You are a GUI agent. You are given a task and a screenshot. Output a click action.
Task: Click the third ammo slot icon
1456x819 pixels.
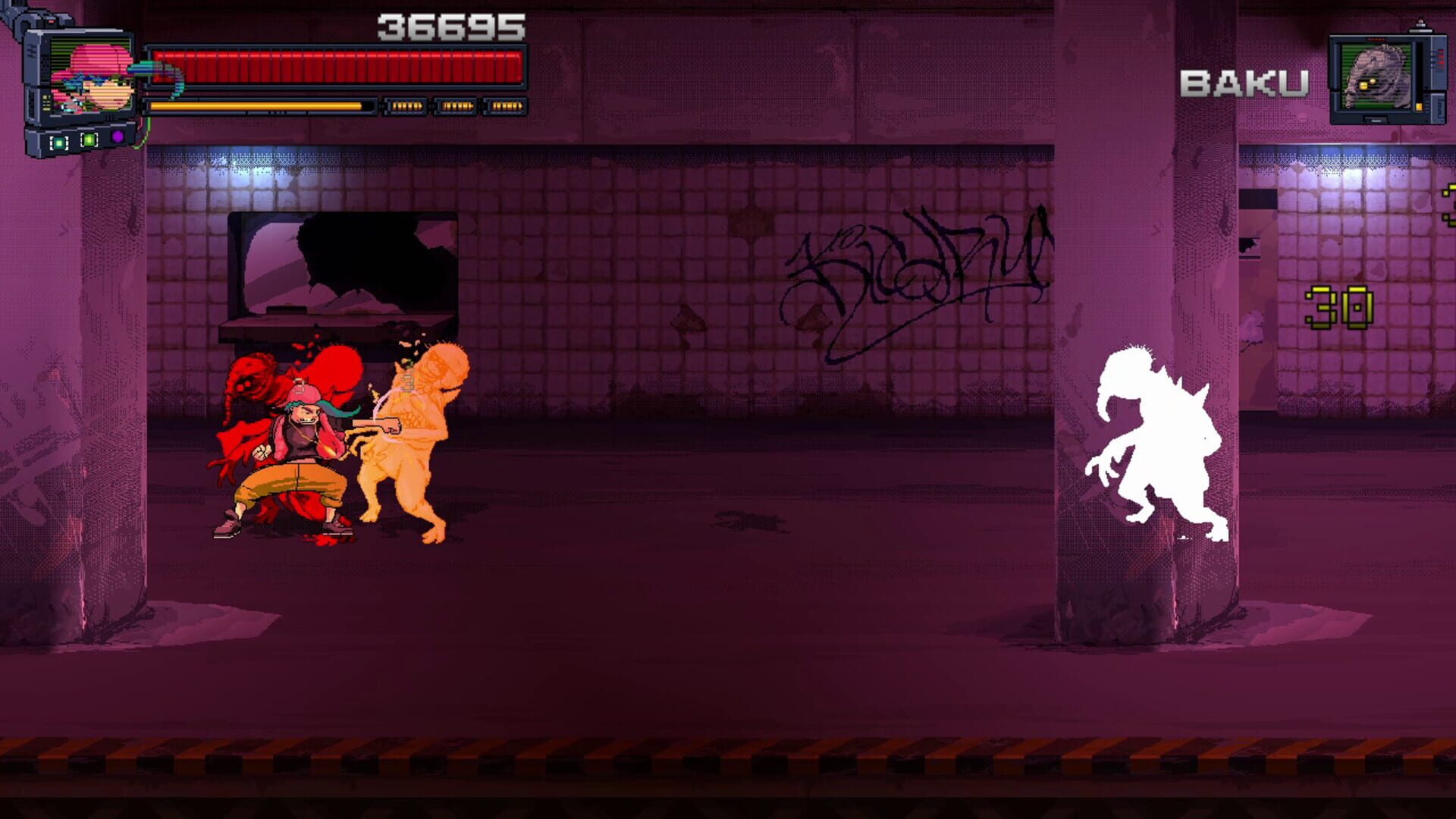pos(507,107)
